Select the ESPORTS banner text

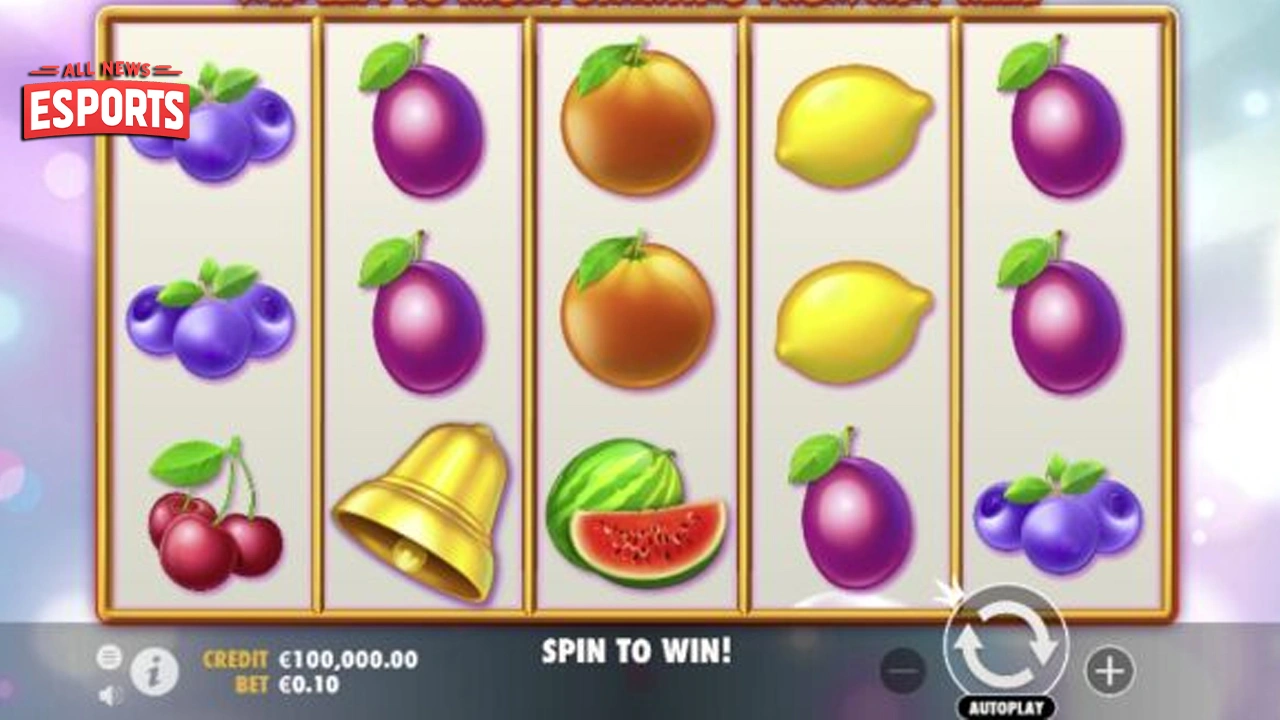click(105, 110)
